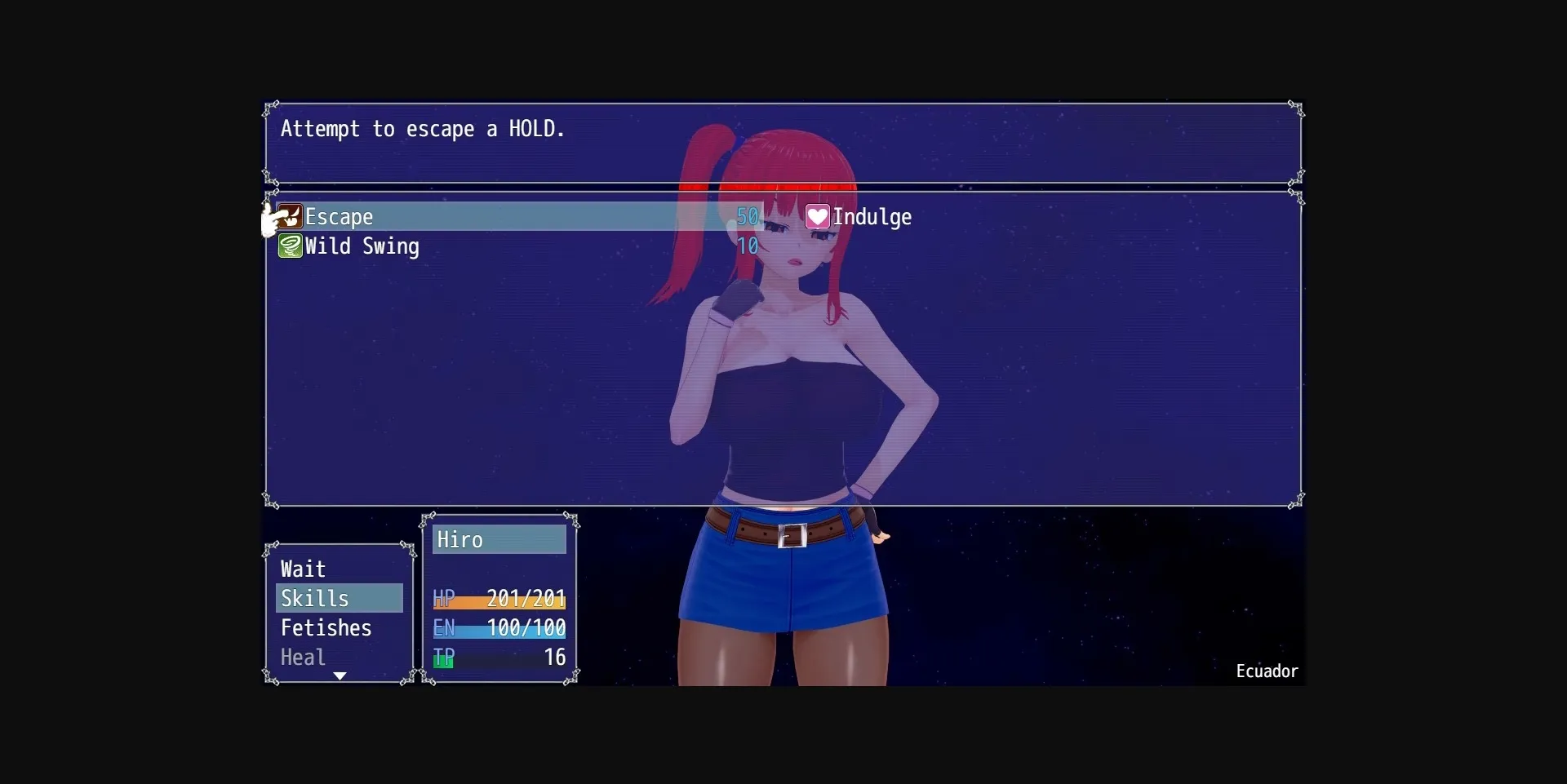Image resolution: width=1567 pixels, height=784 pixels.
Task: Click the 'Attempt to escape a HOLD' message
Action: coord(423,129)
